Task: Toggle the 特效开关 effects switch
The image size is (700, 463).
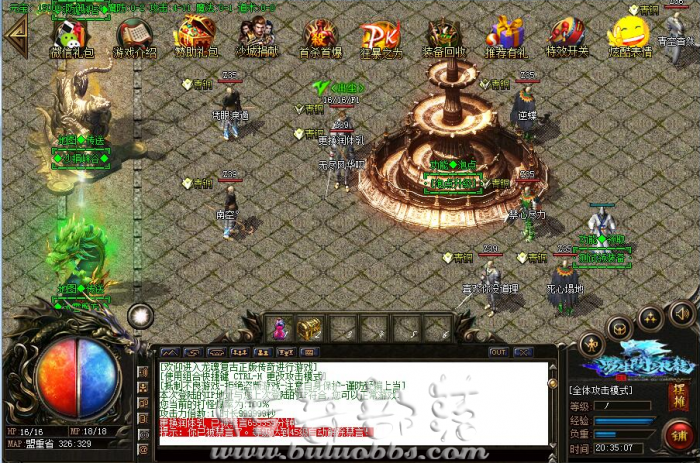Action: (567, 37)
